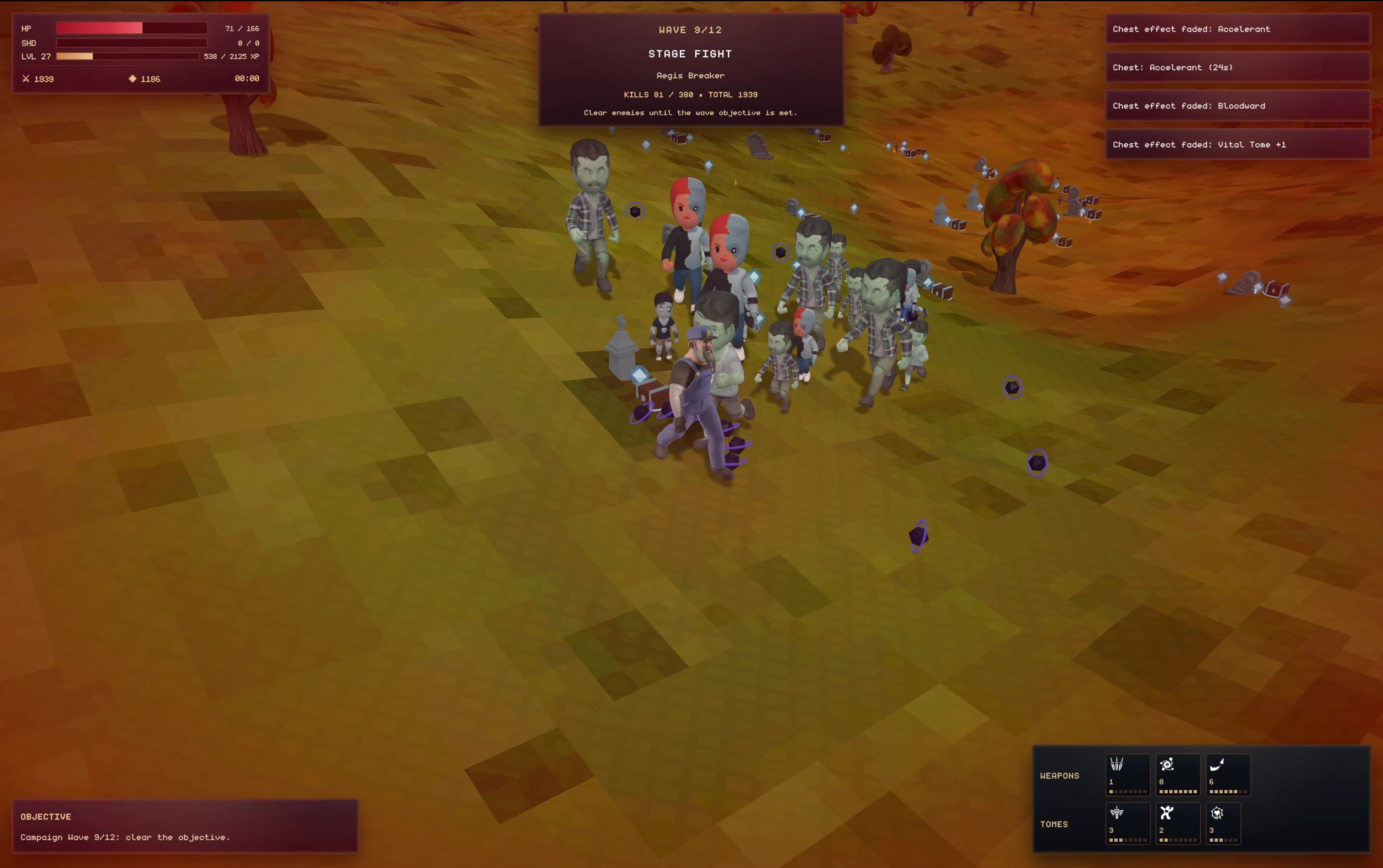Select the spiked heart tome slot

(1223, 823)
